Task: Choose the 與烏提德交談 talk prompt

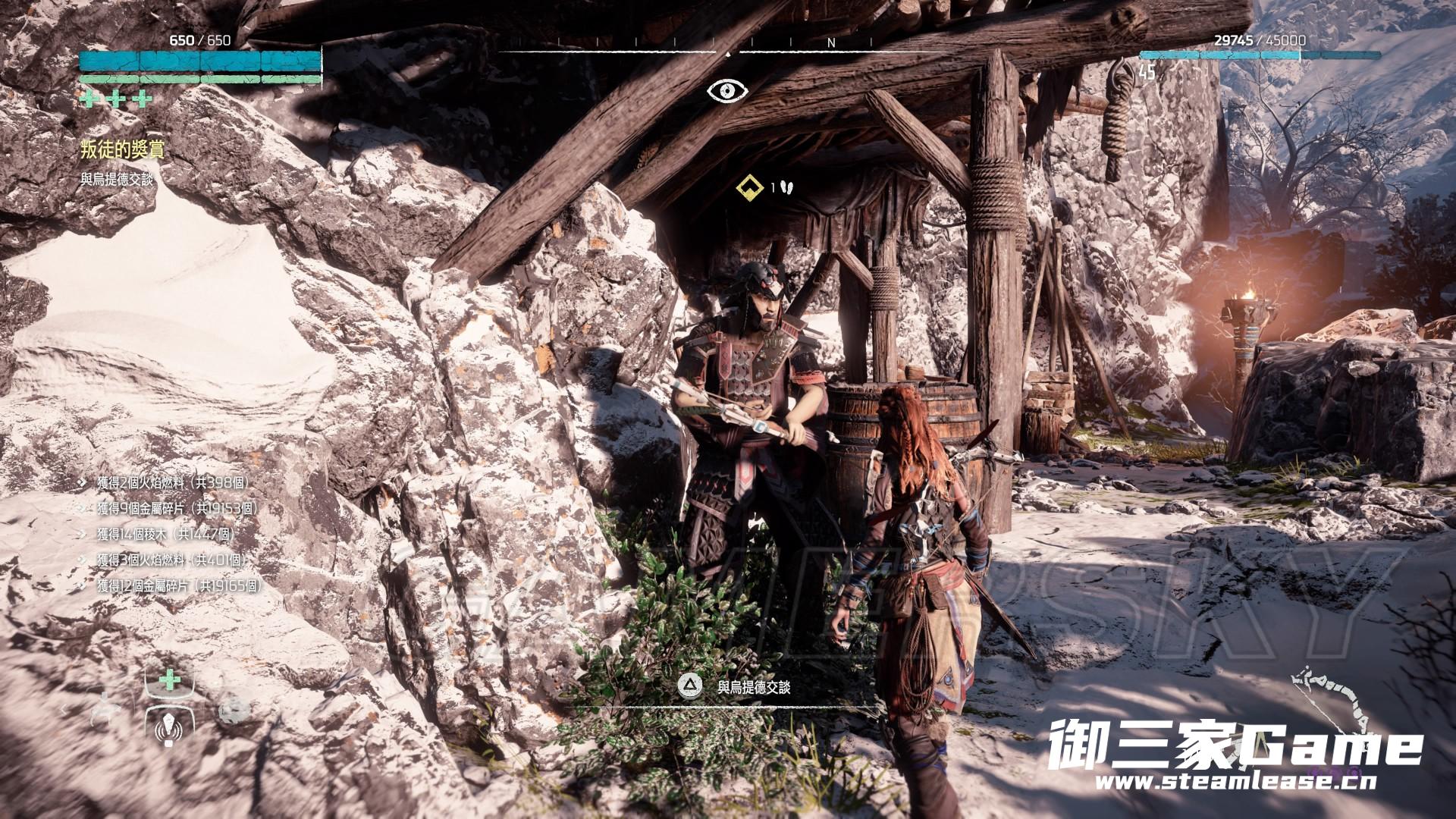Action: click(753, 687)
